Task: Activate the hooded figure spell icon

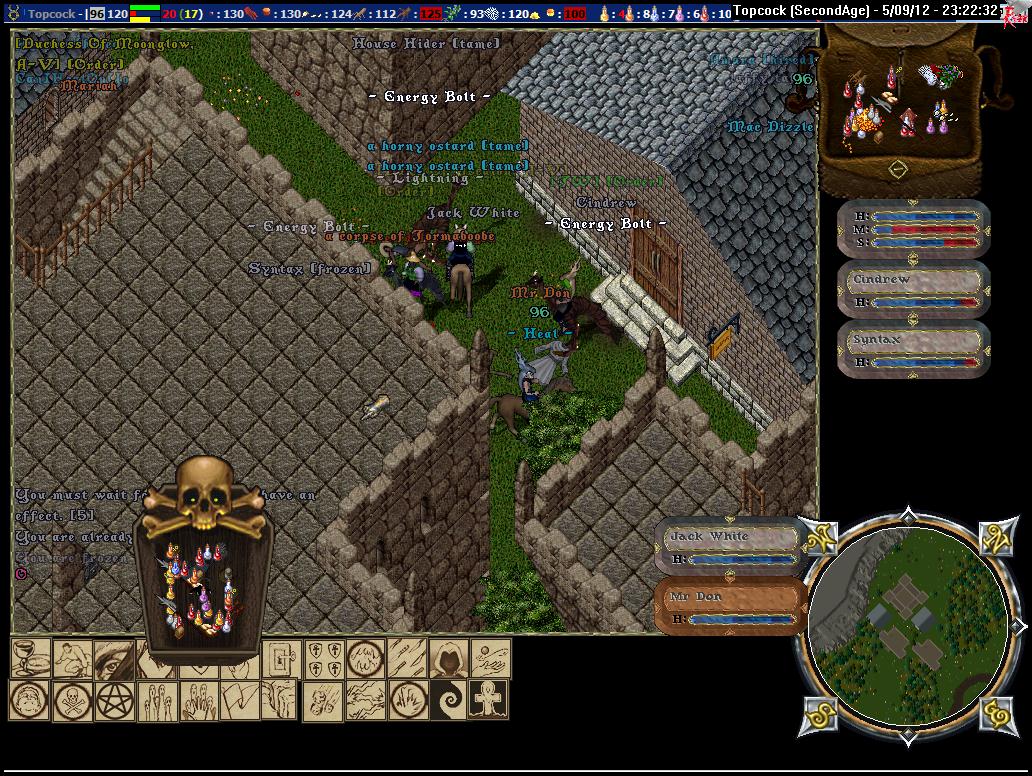Action: pos(449,658)
